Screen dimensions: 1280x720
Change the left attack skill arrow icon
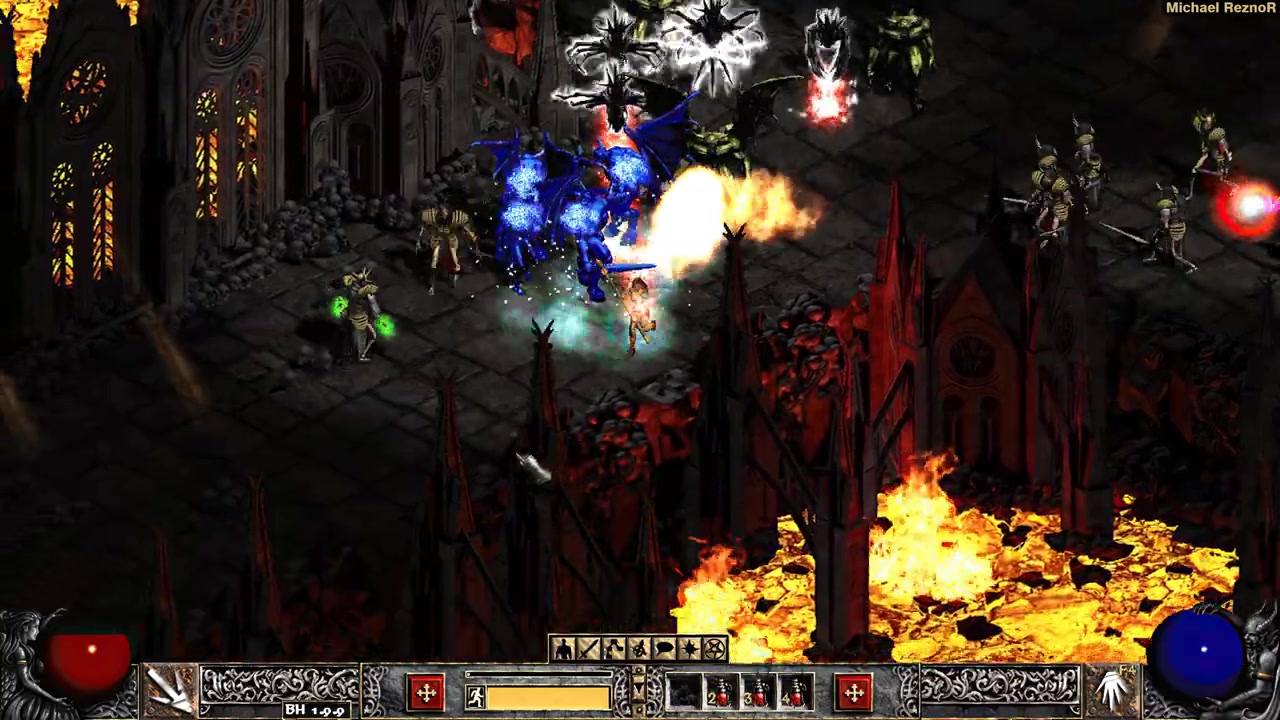[171, 688]
